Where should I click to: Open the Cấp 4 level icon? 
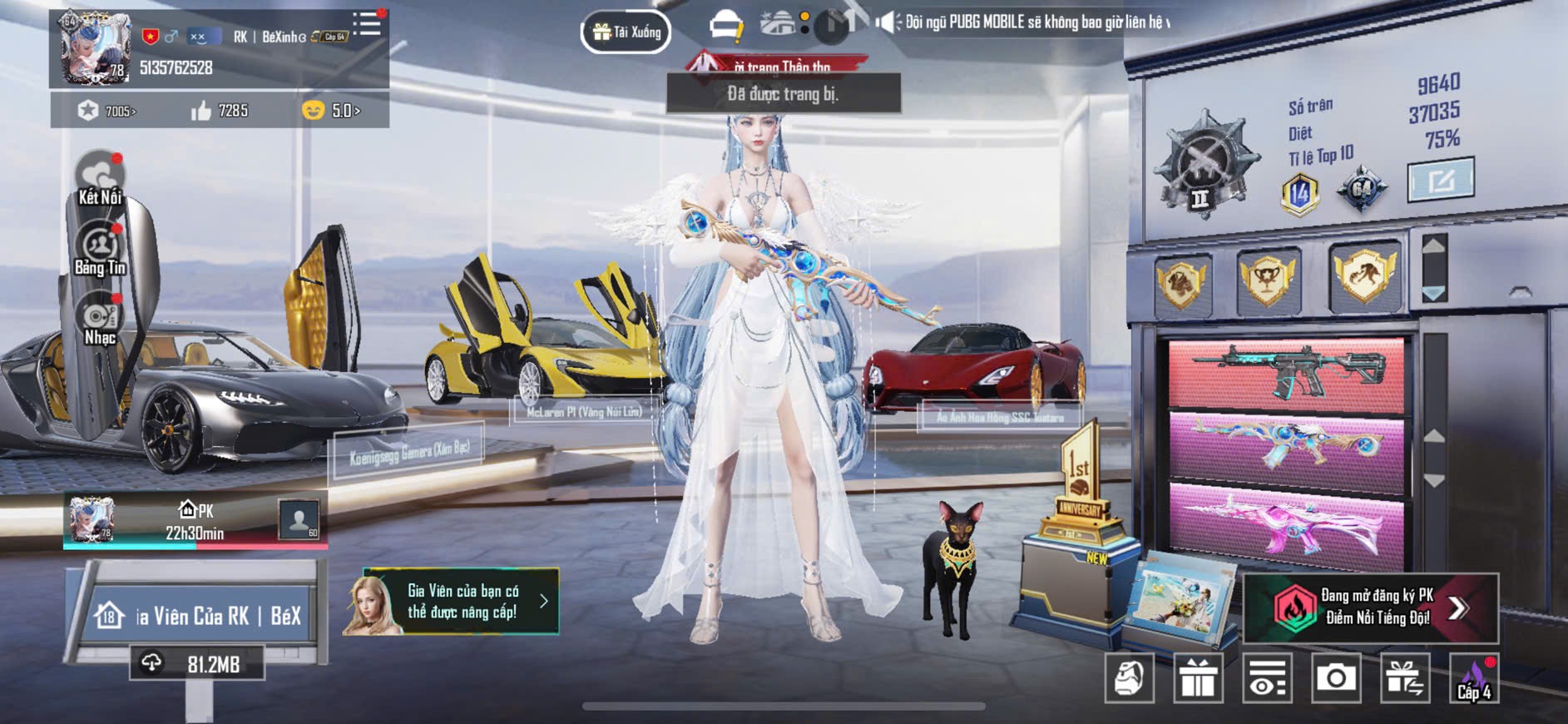point(1474,679)
